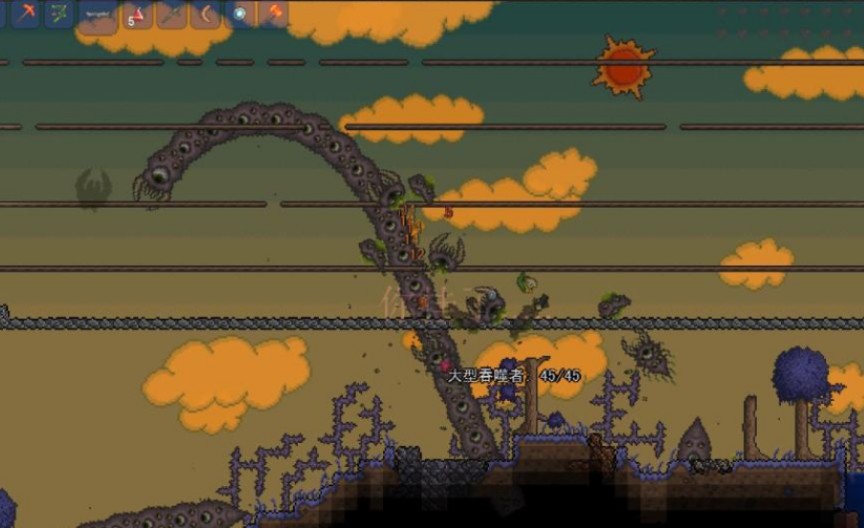The height and width of the screenshot is (528, 864).
Task: Equip the orange hammer hotbar slot
Action: click(273, 13)
